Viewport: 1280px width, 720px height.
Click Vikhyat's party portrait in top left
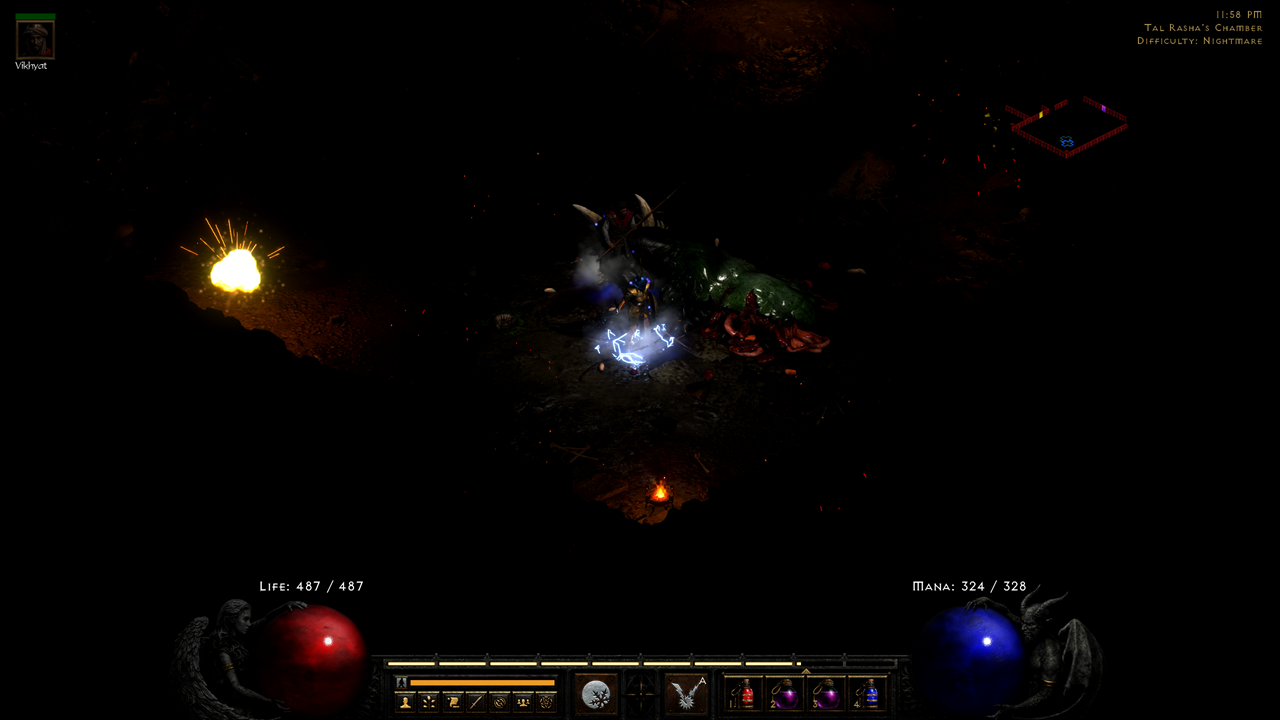pyautogui.click(x=35, y=40)
